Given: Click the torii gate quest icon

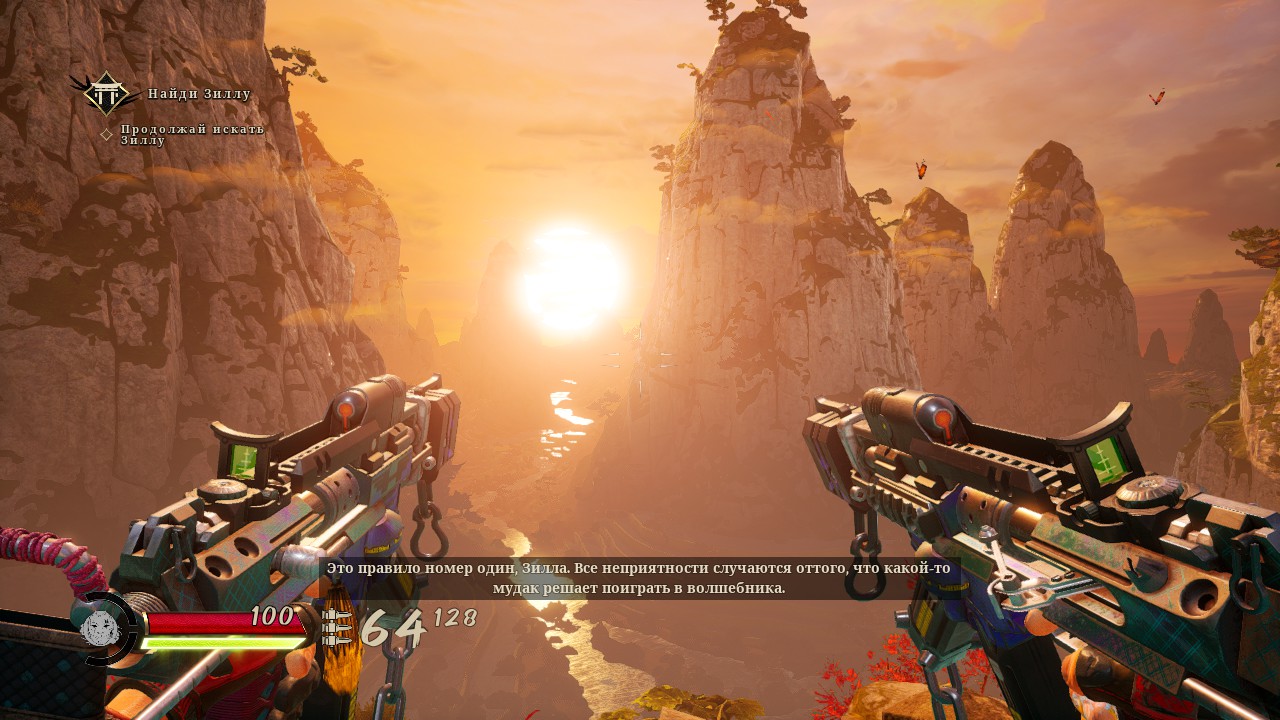Looking at the screenshot, I should (105, 94).
